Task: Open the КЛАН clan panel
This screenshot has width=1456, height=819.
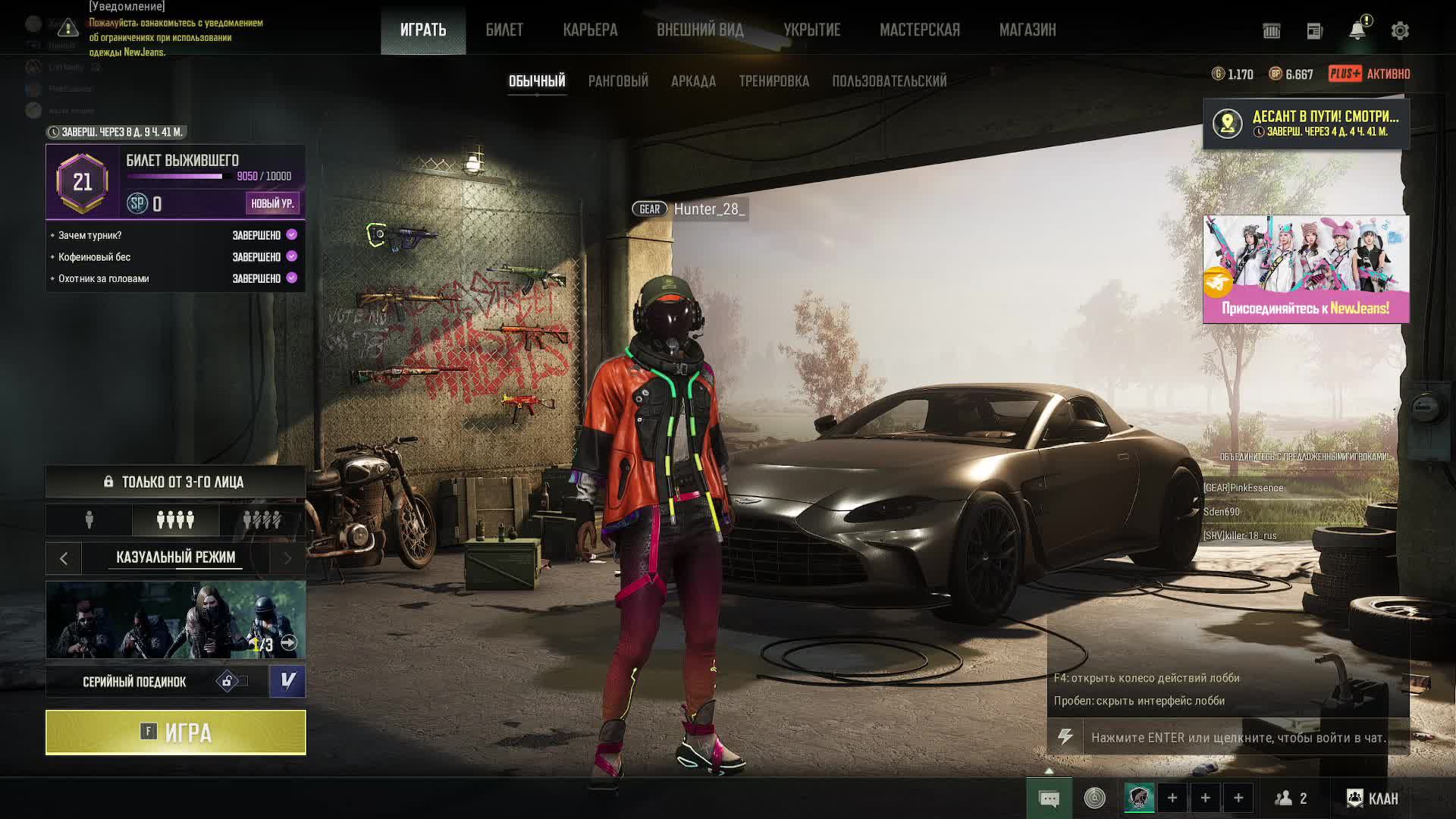Action: (x=1373, y=798)
